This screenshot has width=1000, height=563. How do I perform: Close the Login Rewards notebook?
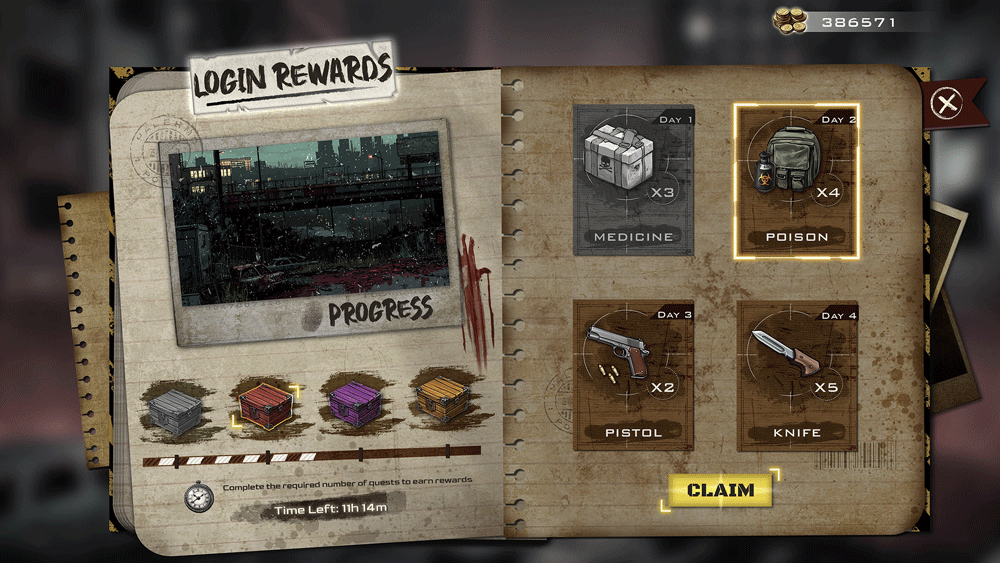tap(947, 102)
